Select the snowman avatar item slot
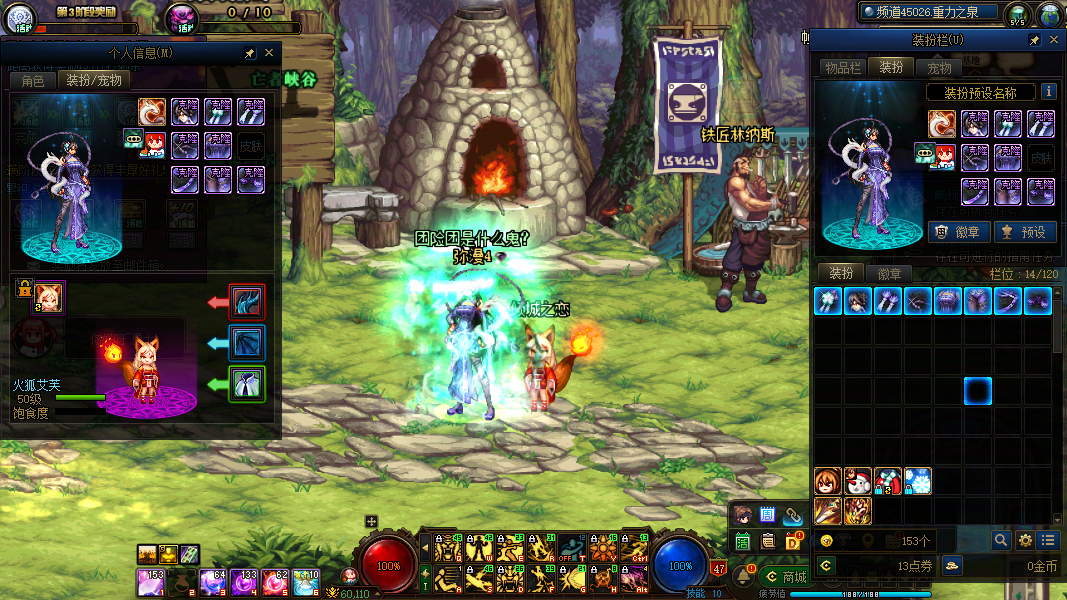This screenshot has width=1067, height=600. [858, 481]
